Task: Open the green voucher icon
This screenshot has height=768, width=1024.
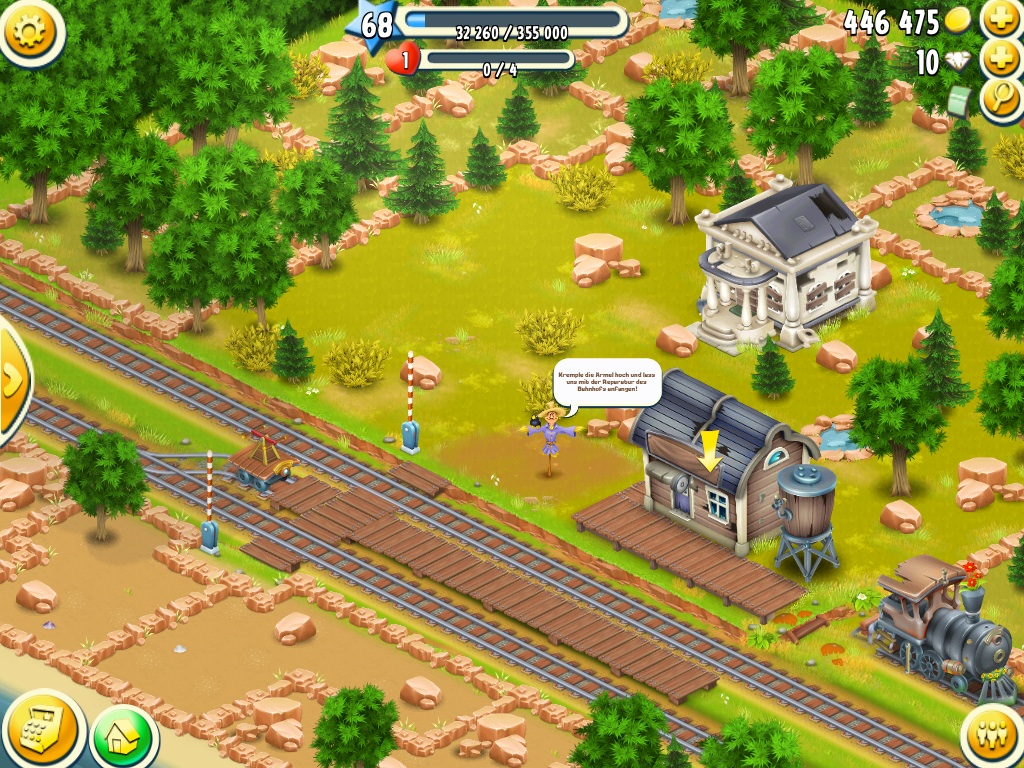Action: [960, 100]
